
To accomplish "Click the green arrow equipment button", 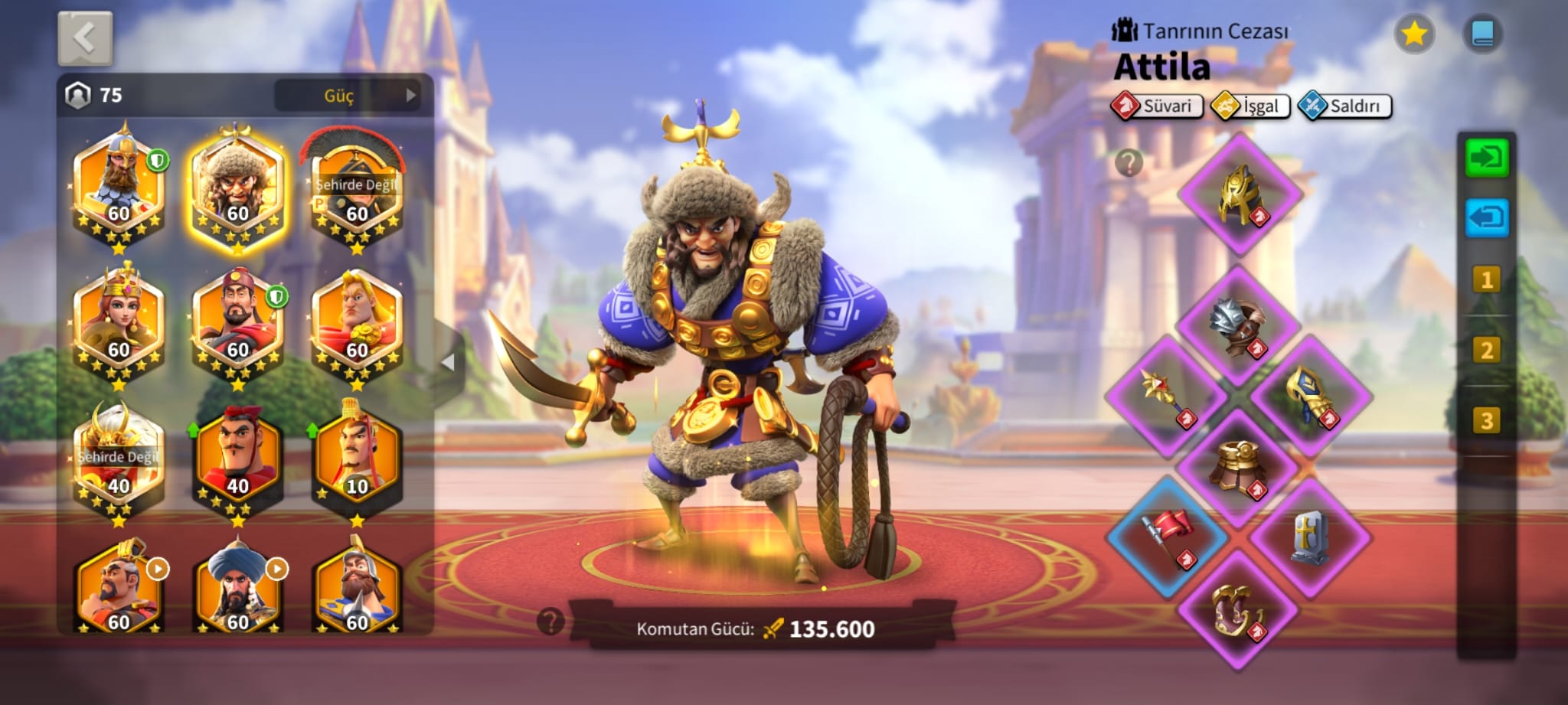I will 1486,158.
